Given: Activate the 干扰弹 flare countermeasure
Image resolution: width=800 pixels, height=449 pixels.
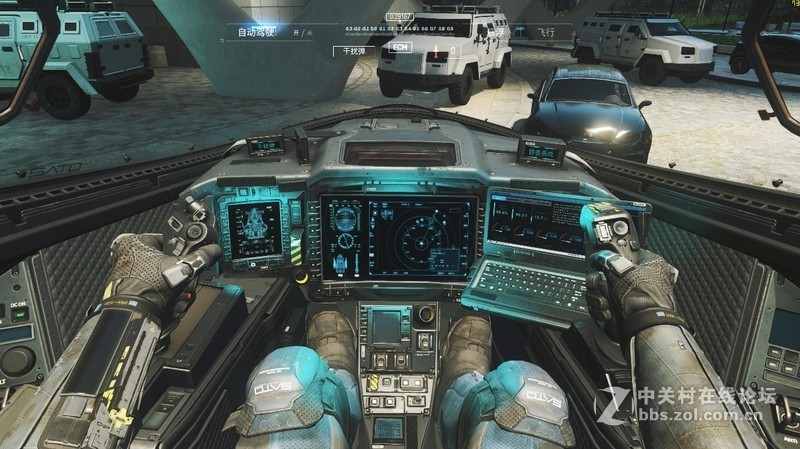Looking at the screenshot, I should coord(353,48).
